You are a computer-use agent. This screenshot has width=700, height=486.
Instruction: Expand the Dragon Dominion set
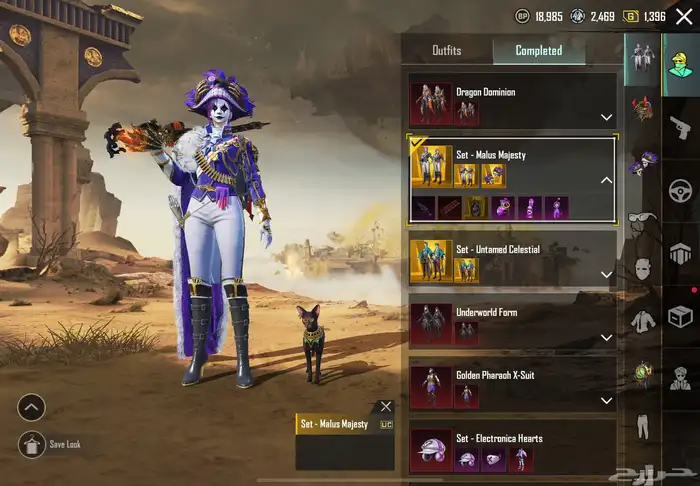[606, 117]
